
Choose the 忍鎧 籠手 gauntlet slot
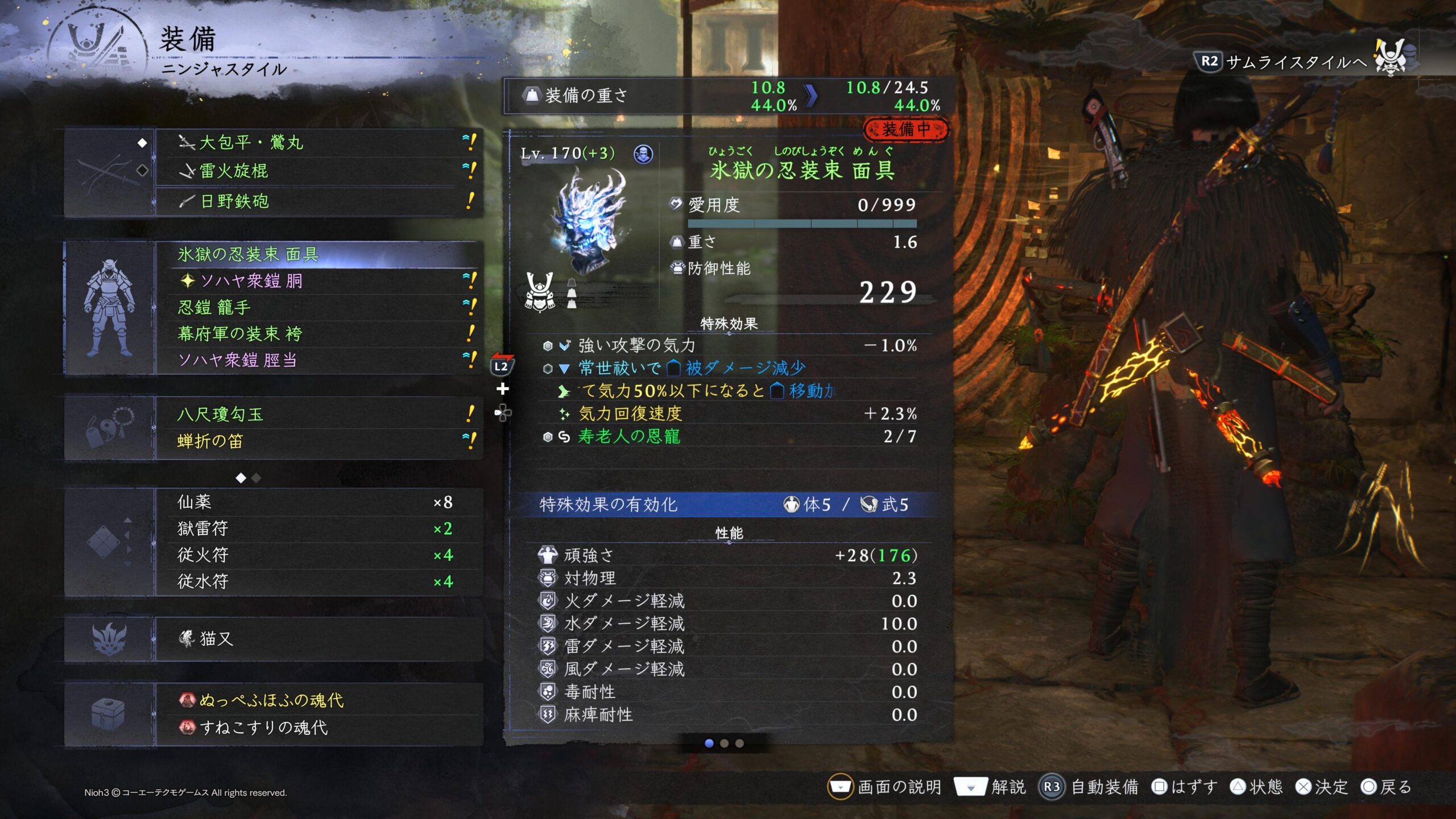[x=318, y=308]
